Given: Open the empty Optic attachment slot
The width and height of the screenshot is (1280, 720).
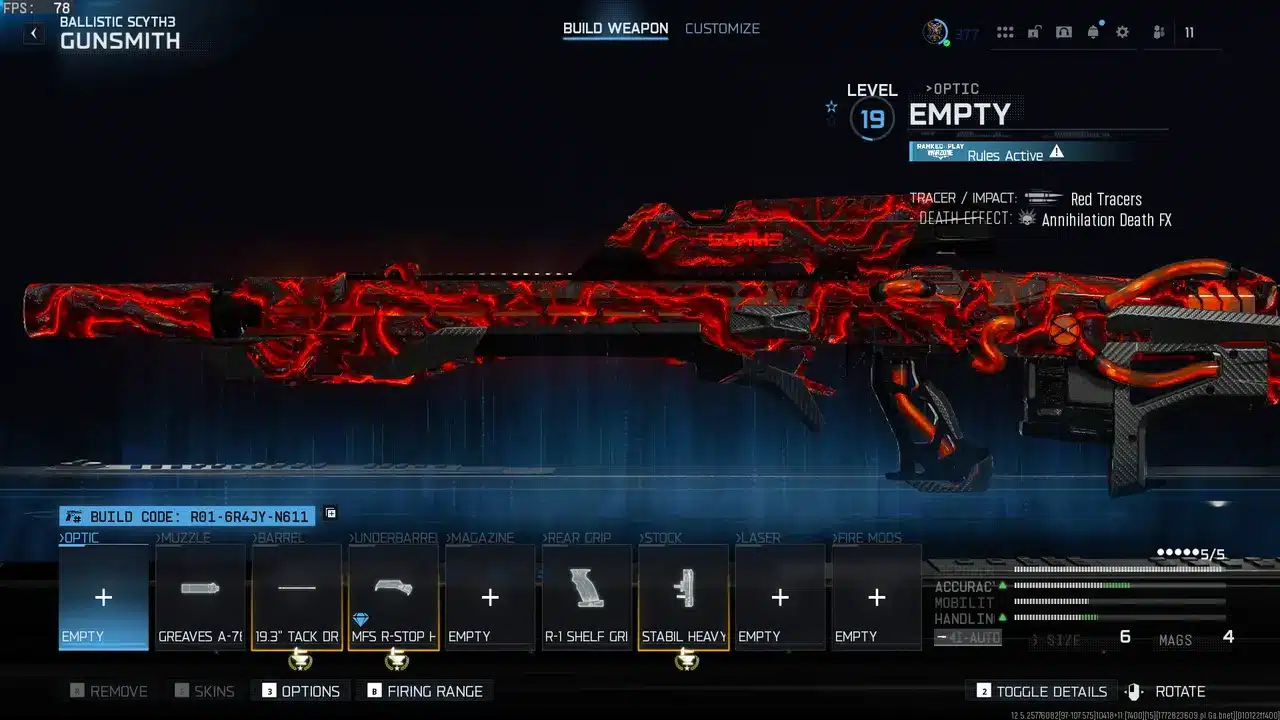Looking at the screenshot, I should pos(103,597).
